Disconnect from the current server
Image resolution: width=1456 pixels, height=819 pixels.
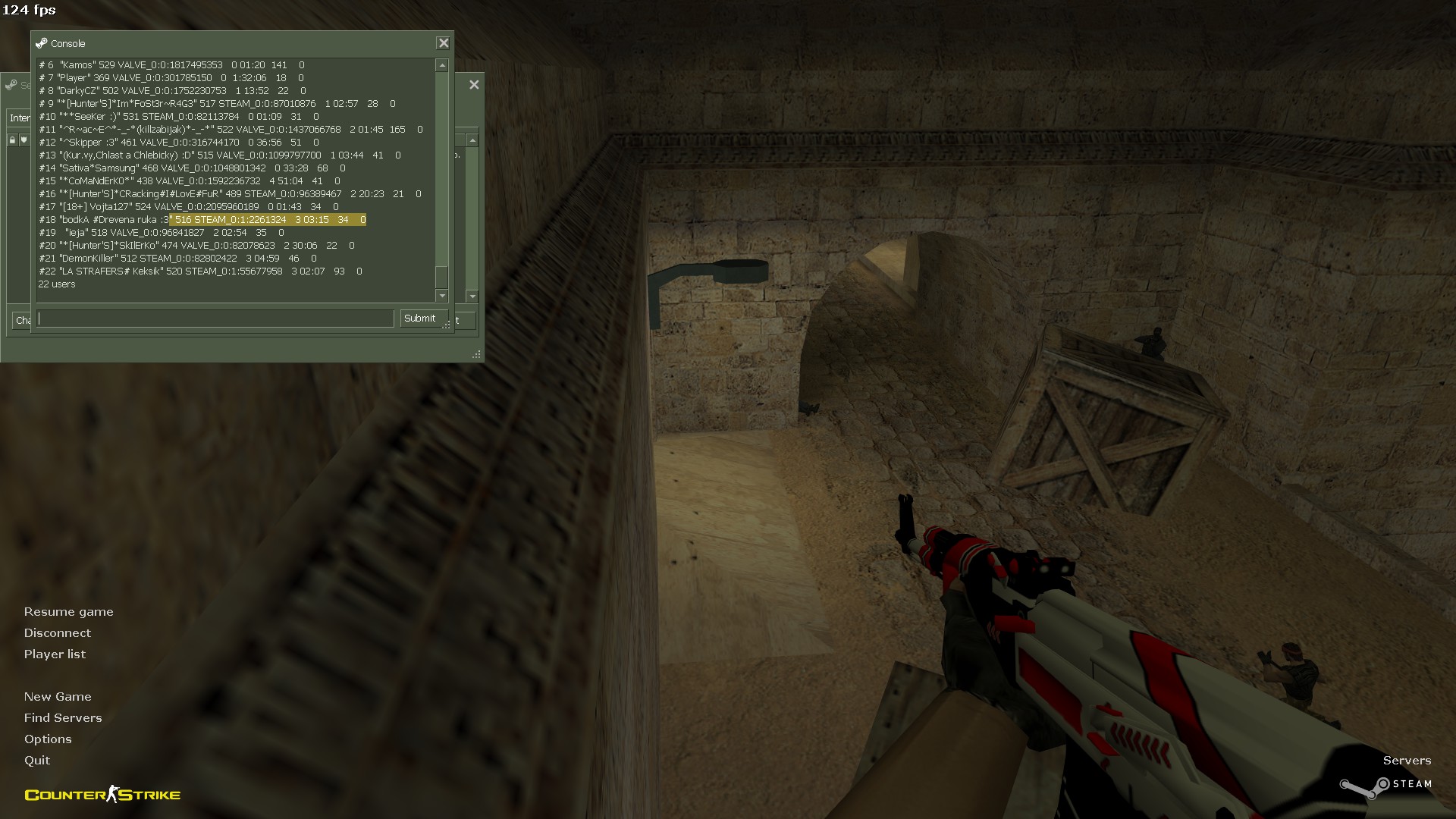pyautogui.click(x=57, y=633)
